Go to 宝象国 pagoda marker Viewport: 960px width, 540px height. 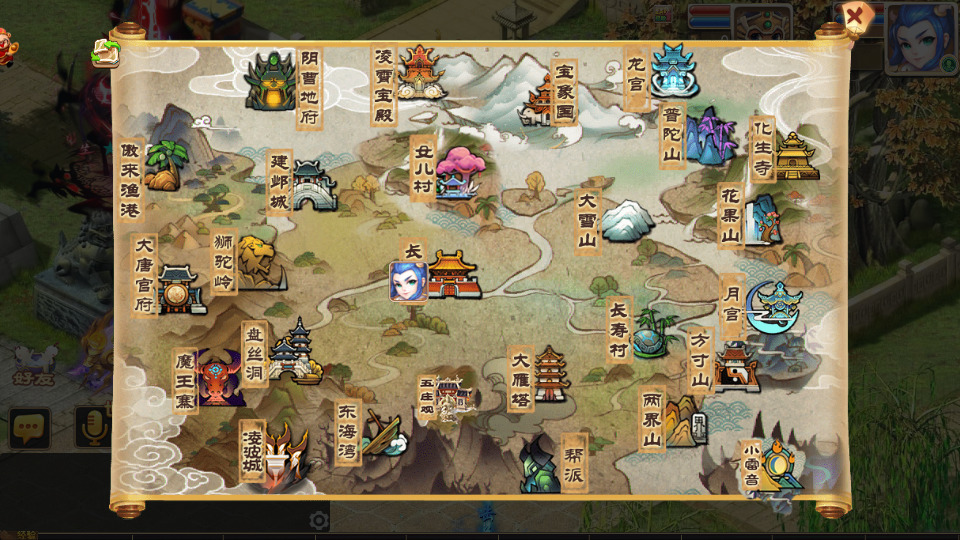coord(540,102)
